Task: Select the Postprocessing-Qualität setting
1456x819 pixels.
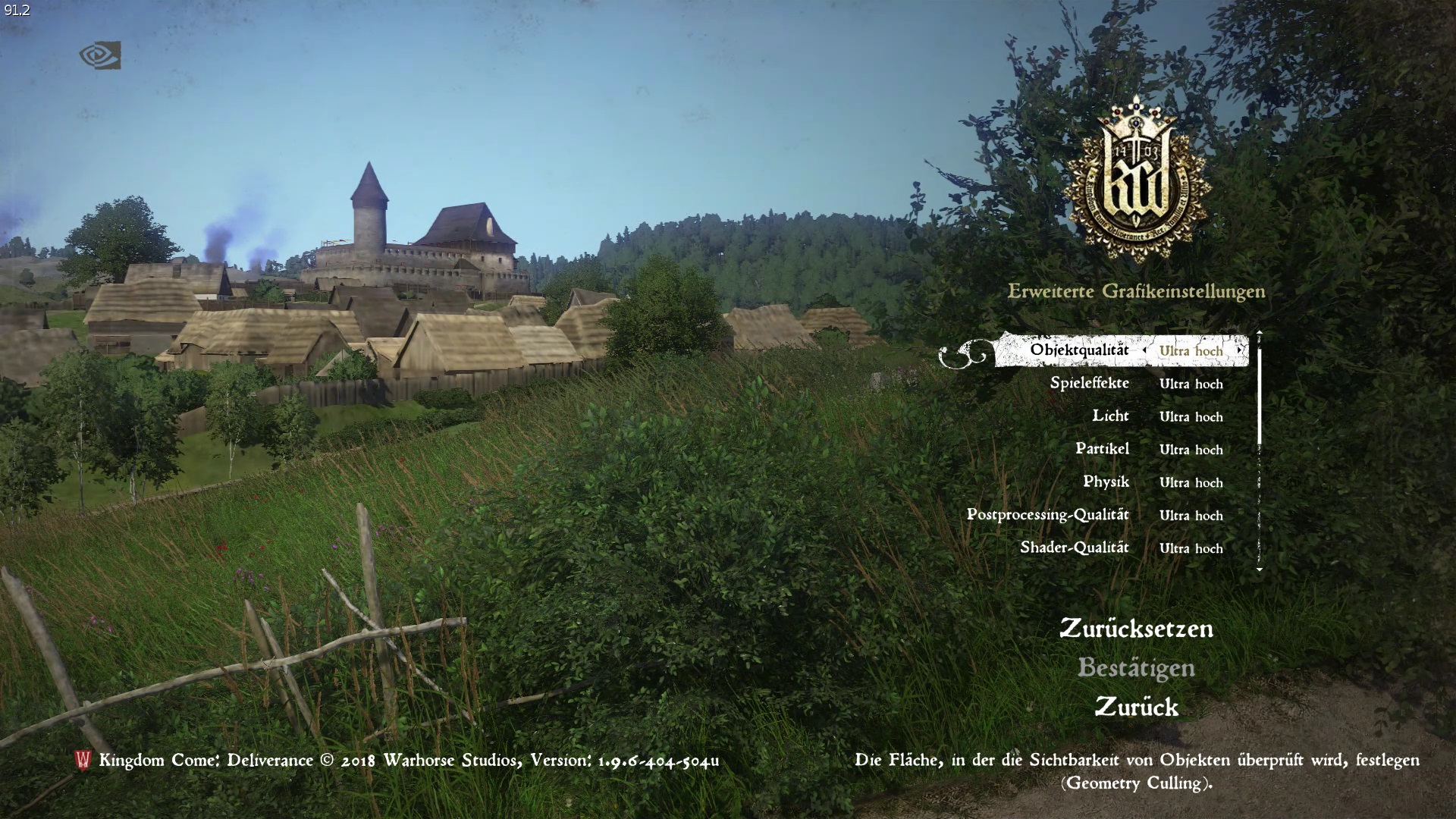Action: pos(1046,514)
